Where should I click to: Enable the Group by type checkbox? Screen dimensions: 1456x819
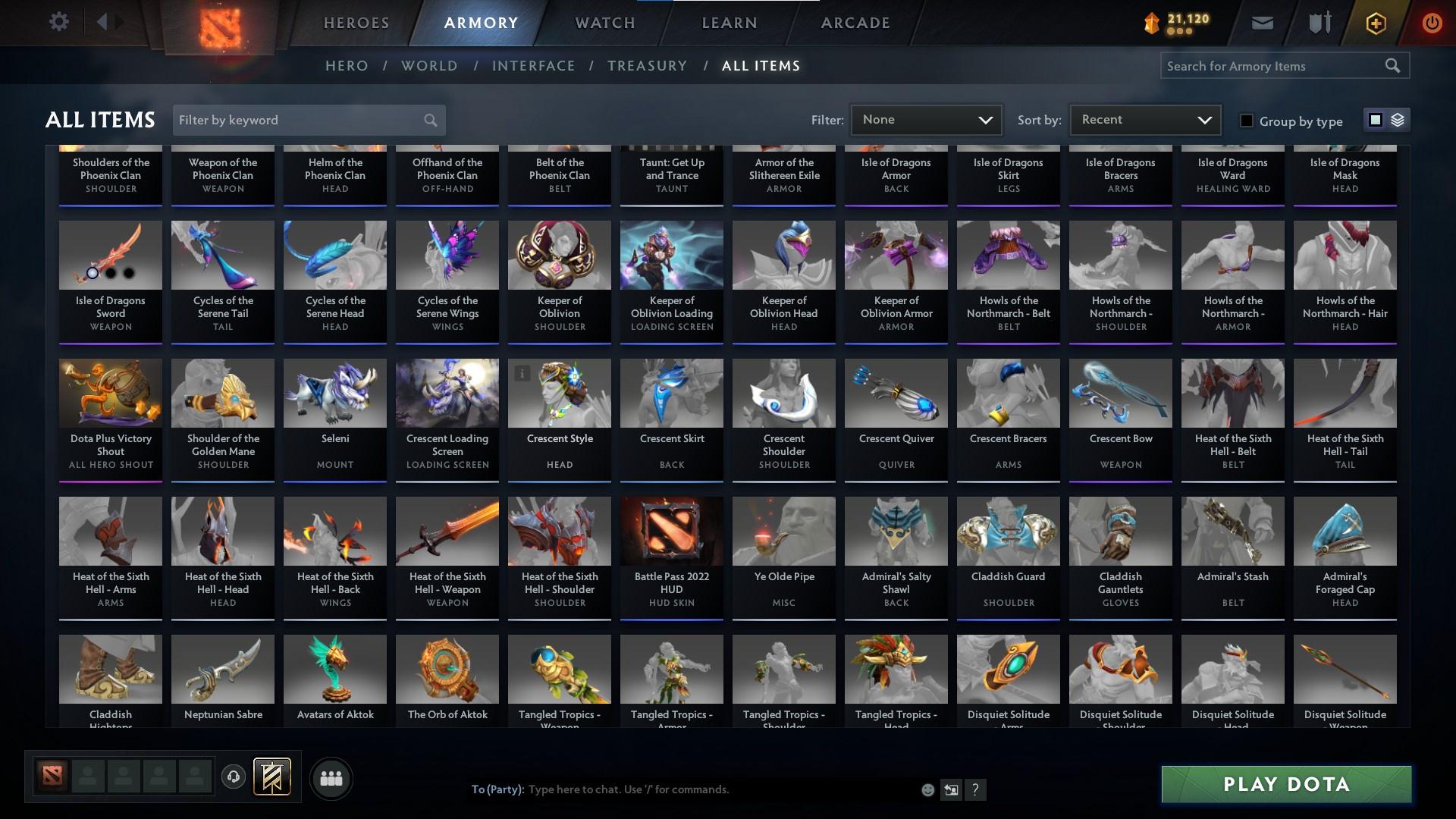[1246, 121]
